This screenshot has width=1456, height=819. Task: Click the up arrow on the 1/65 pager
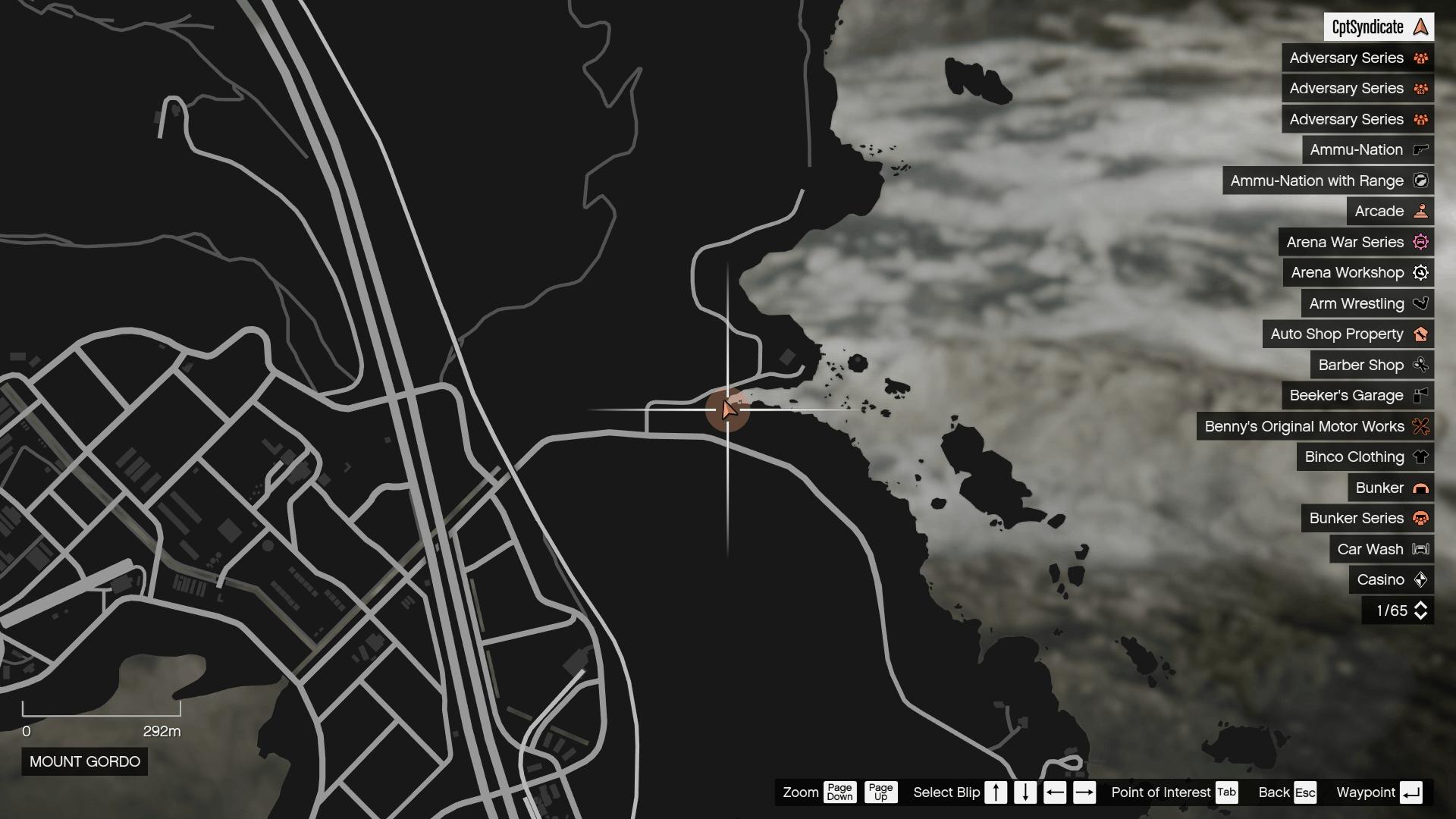(1422, 605)
